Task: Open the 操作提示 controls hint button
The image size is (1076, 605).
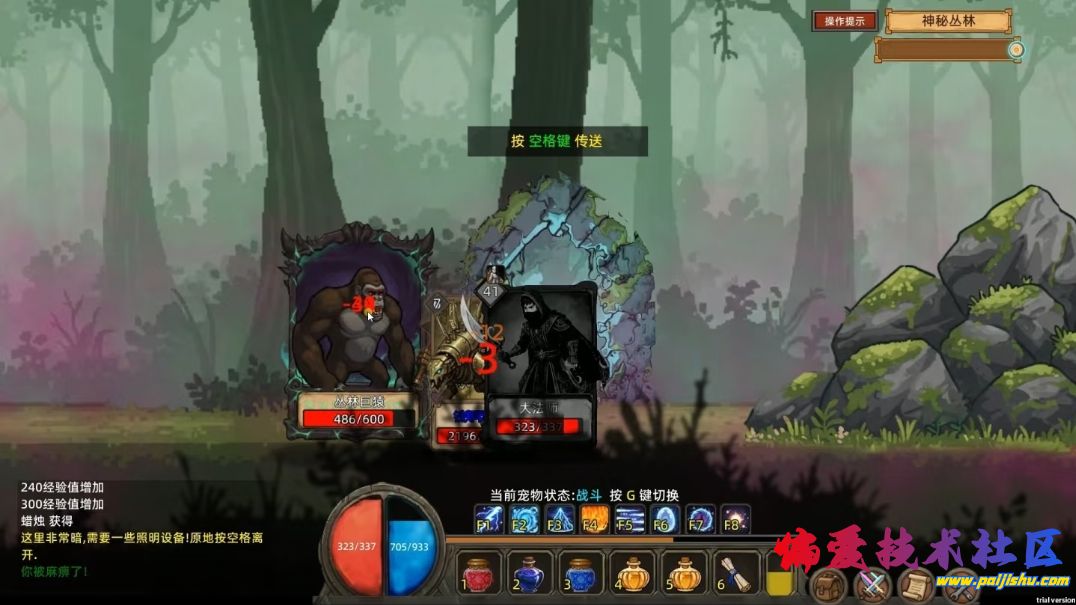Action: click(x=845, y=21)
